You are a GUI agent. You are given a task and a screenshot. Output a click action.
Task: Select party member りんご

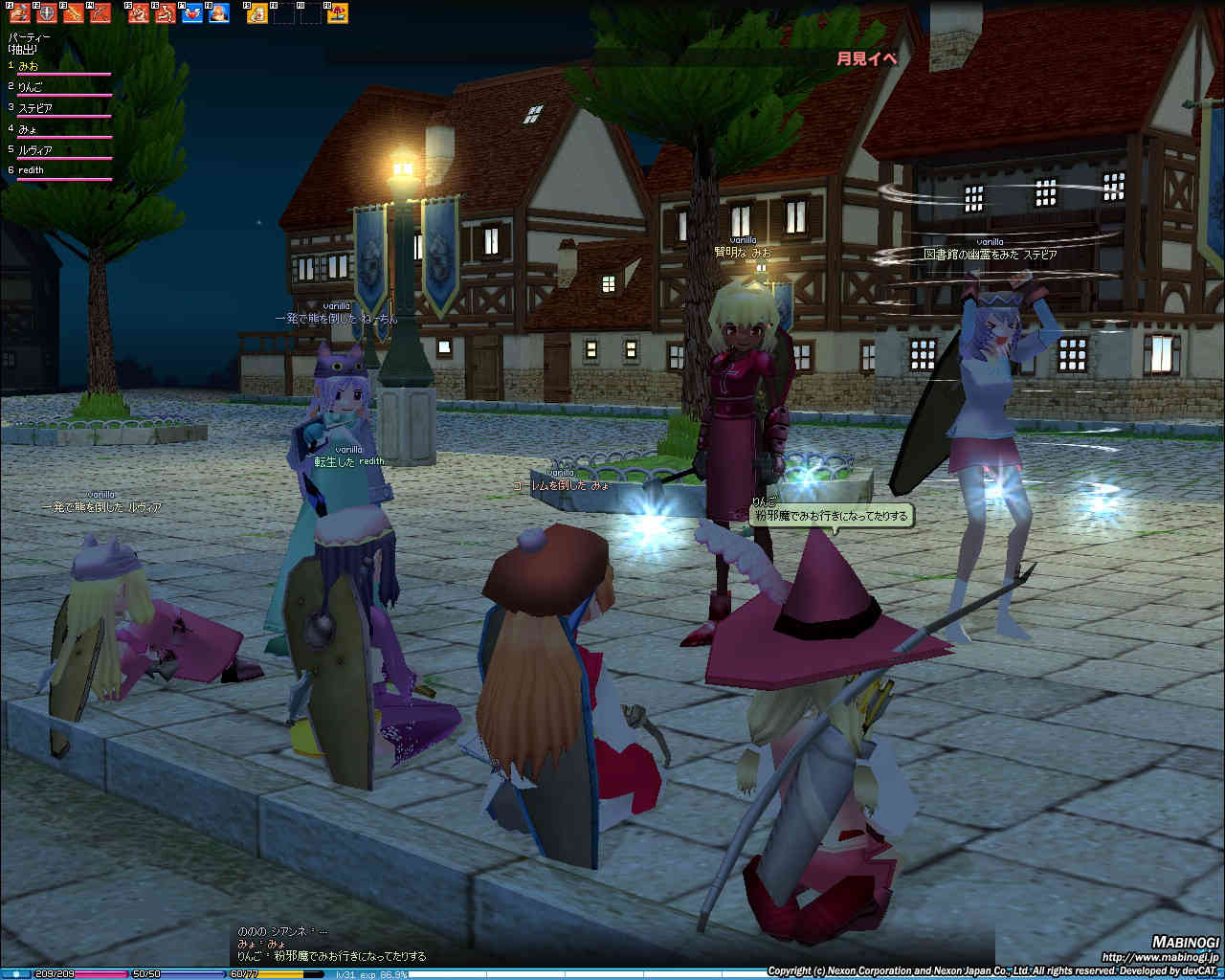pos(32,87)
